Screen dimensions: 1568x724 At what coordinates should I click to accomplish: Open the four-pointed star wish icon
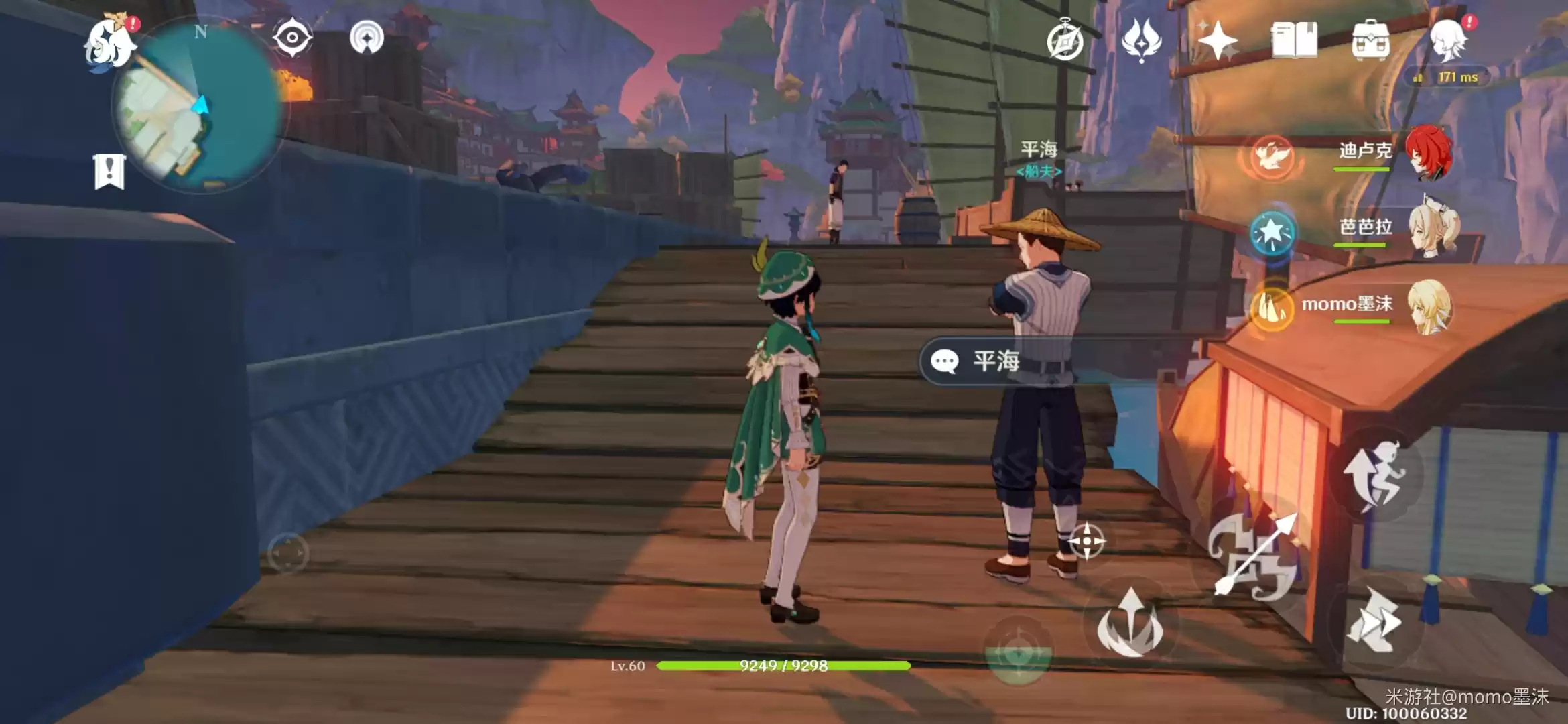(1218, 40)
